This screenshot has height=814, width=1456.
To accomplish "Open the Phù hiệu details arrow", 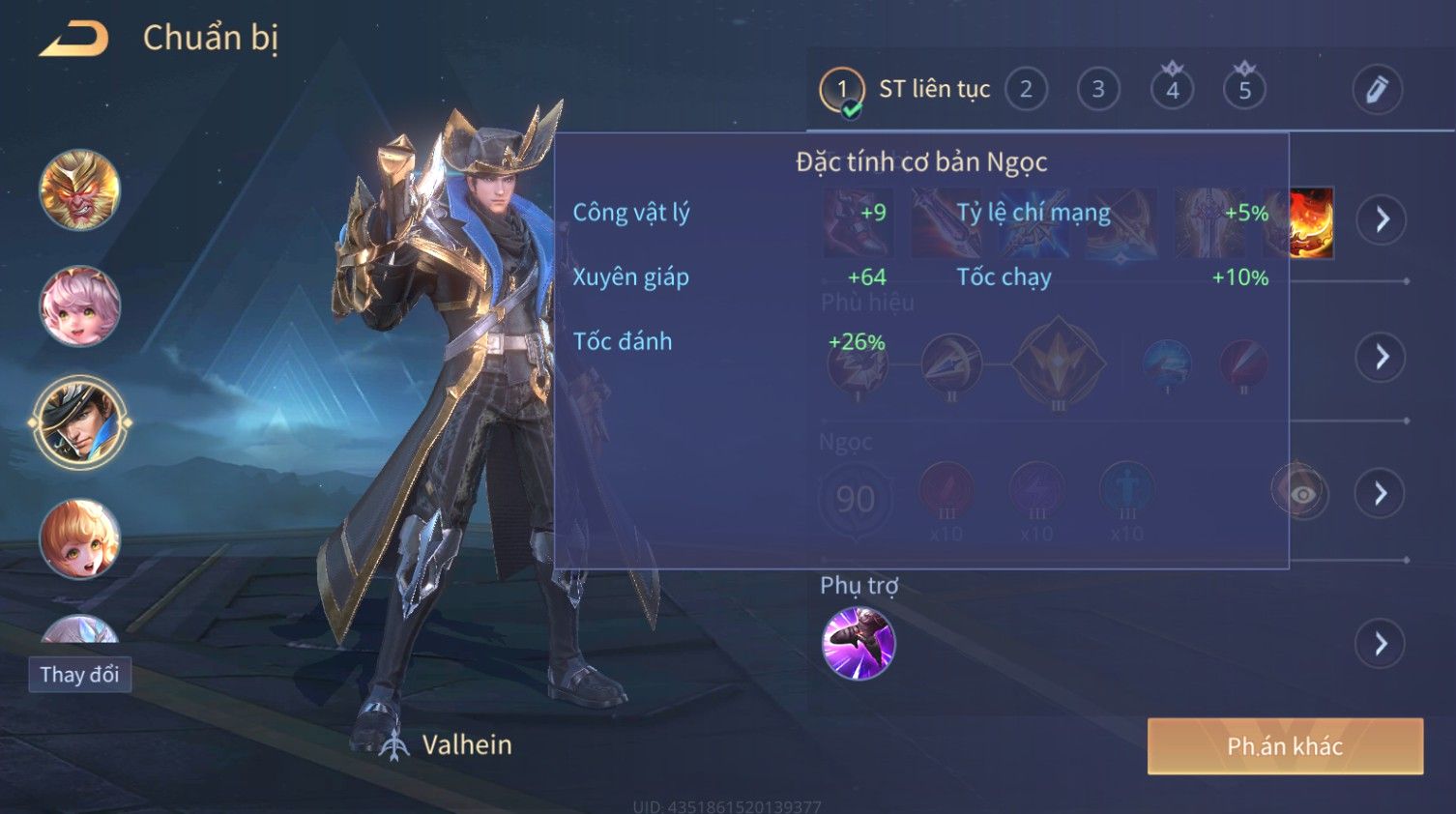I will (1382, 358).
